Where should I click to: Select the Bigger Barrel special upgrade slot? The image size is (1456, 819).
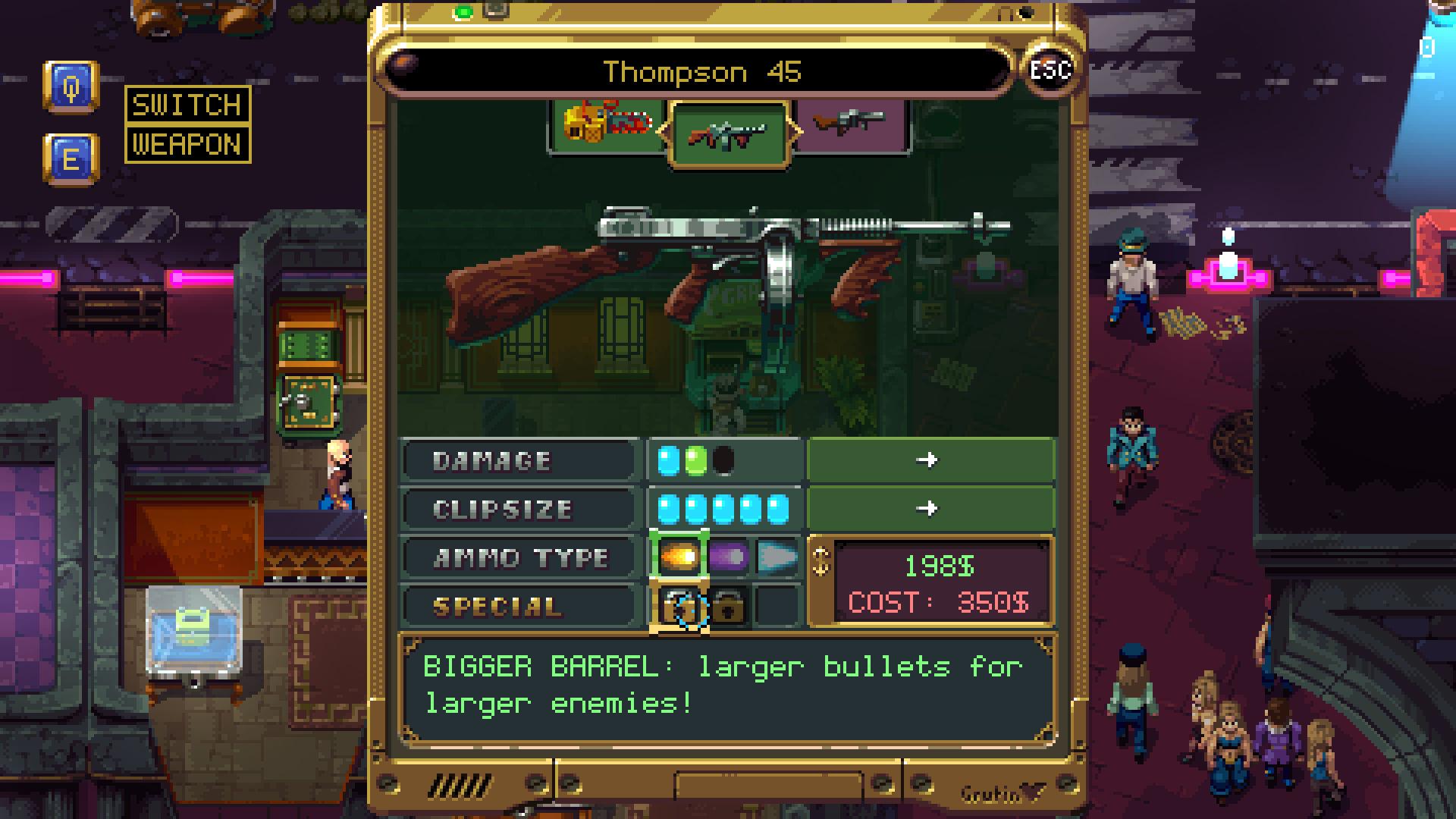click(679, 607)
